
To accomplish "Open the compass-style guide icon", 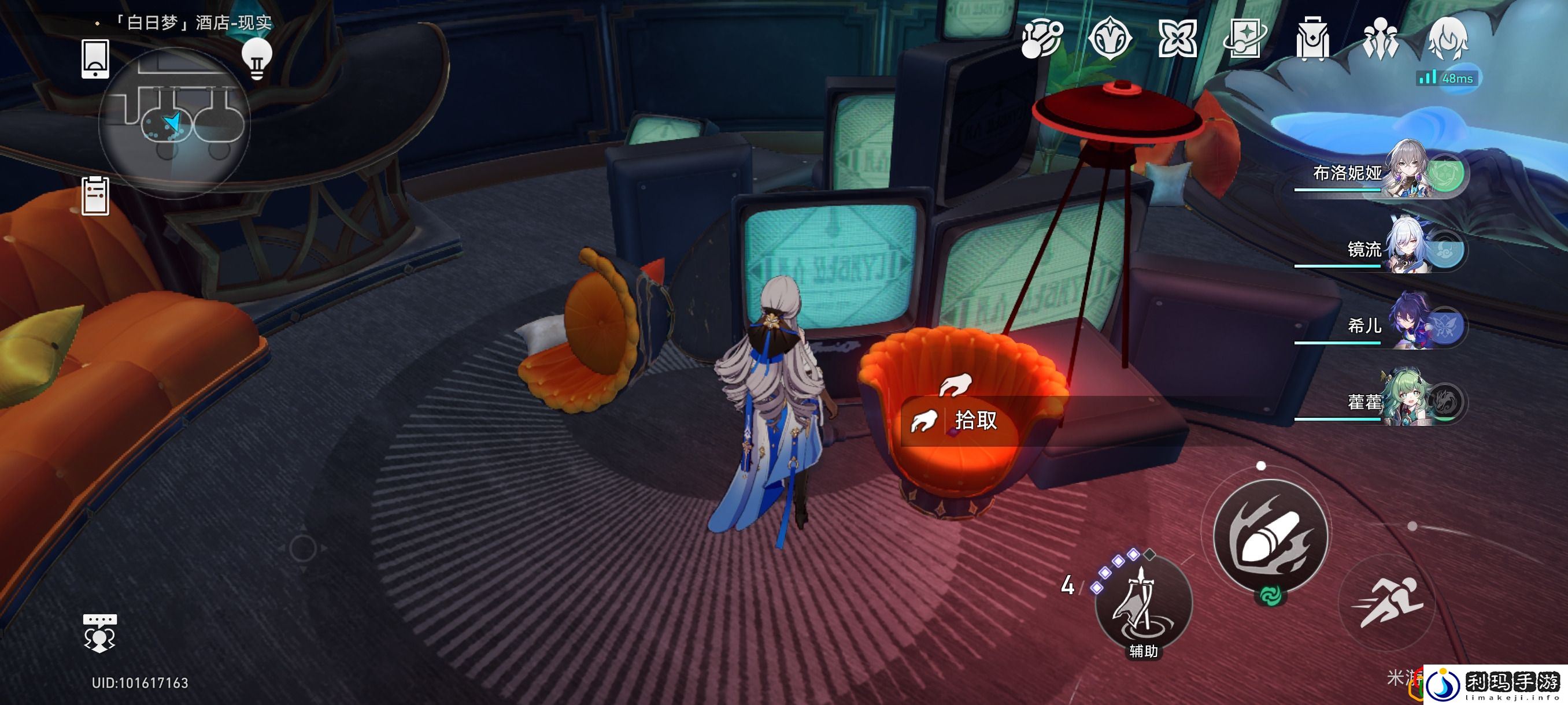I will 1110,39.
